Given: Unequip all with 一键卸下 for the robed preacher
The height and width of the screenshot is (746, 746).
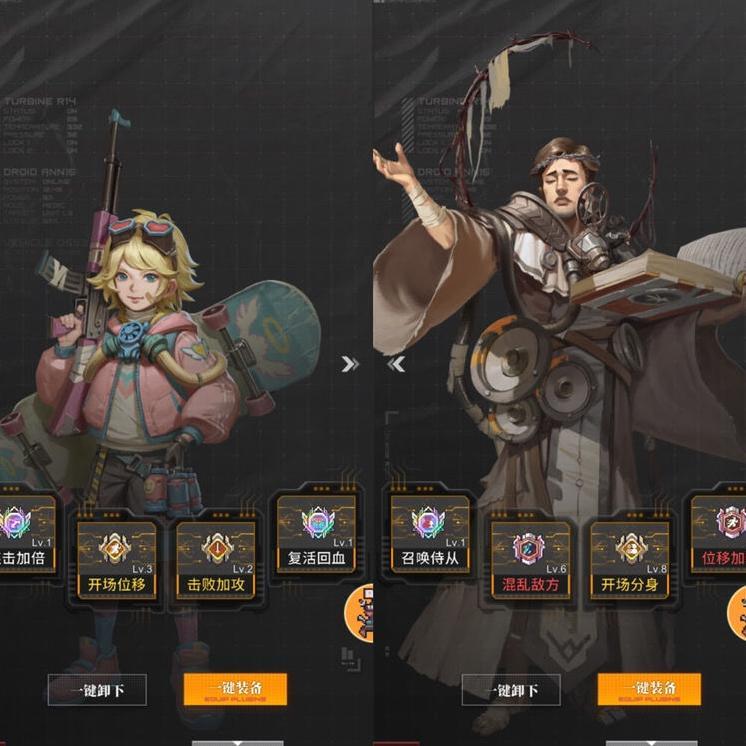Looking at the screenshot, I should [x=511, y=689].
